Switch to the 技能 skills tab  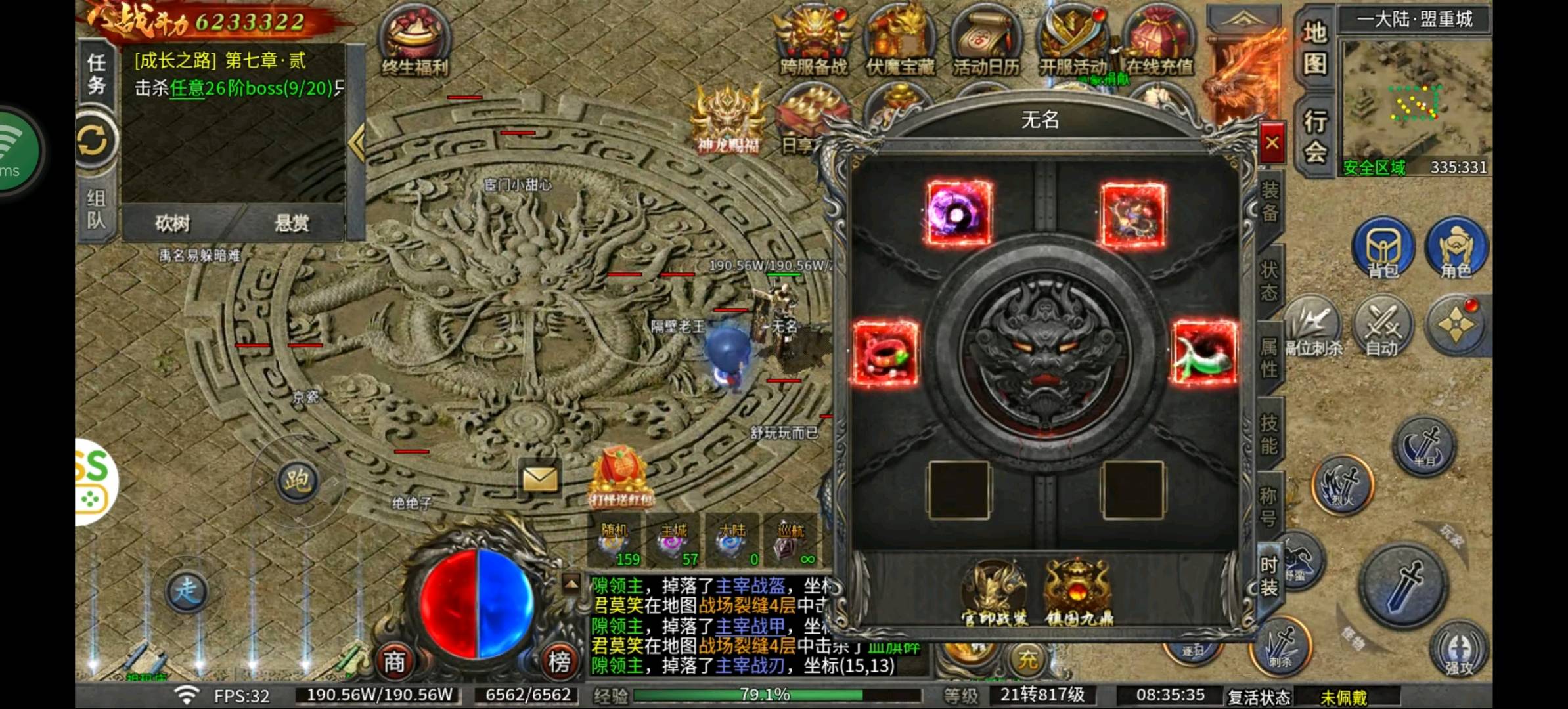1269,434
